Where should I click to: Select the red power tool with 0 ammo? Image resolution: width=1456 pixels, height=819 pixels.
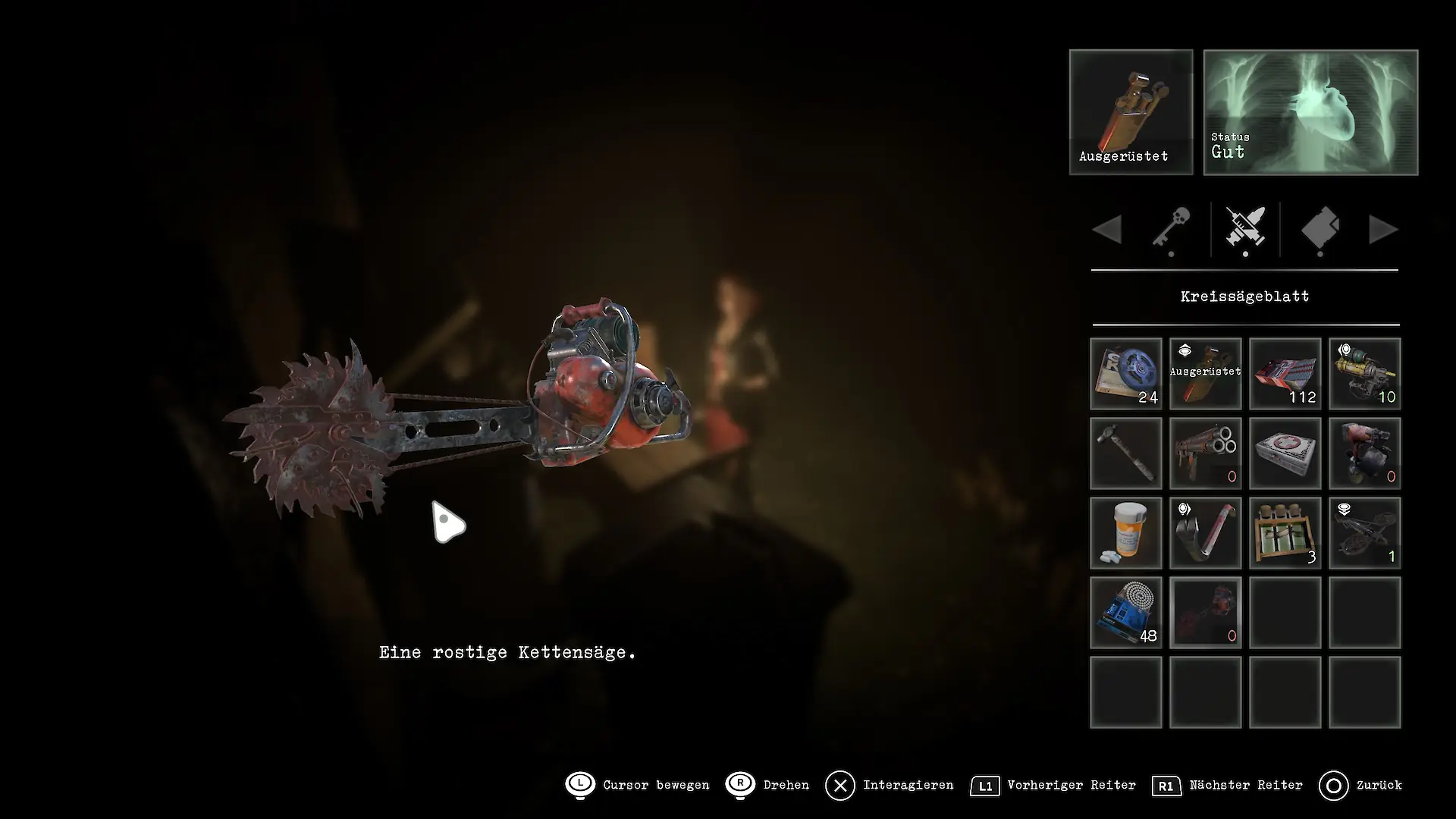click(1365, 453)
